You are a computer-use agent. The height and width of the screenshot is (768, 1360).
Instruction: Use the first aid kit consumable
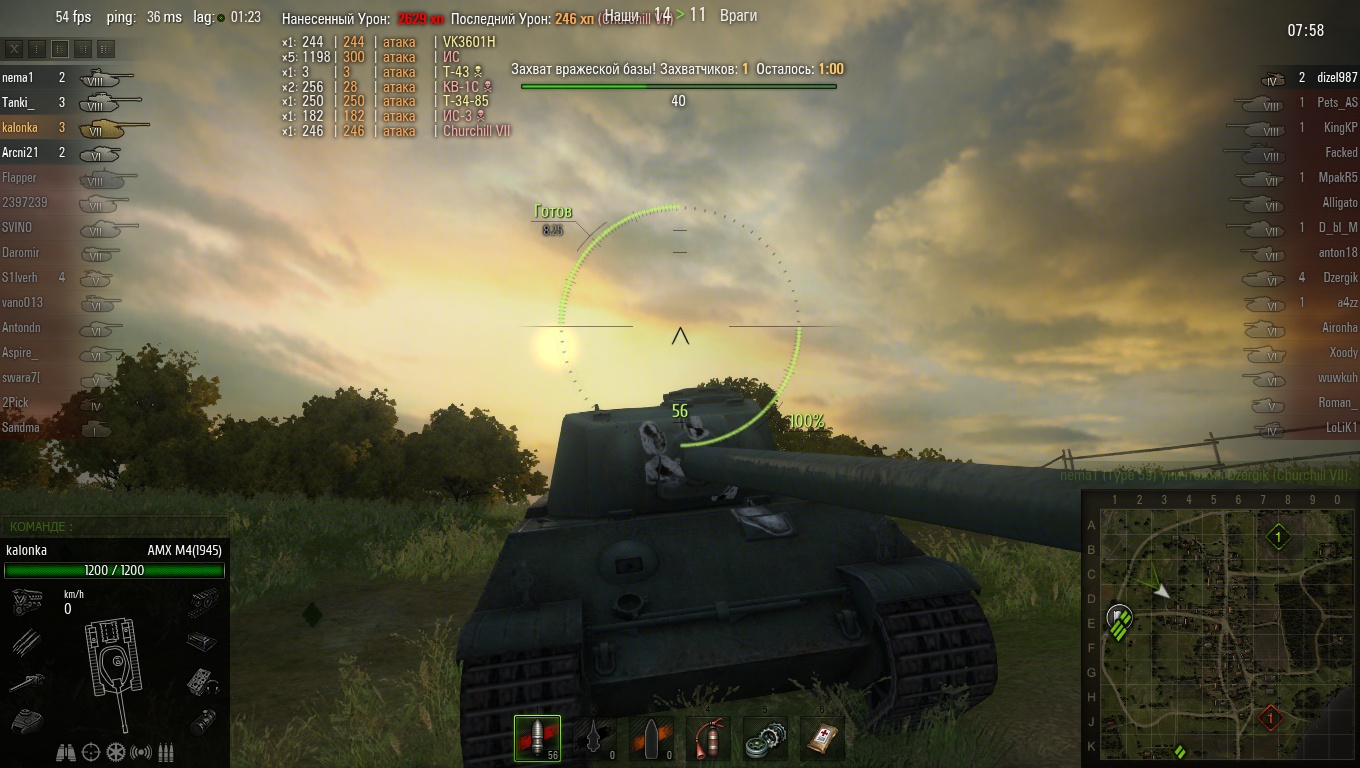pos(822,739)
